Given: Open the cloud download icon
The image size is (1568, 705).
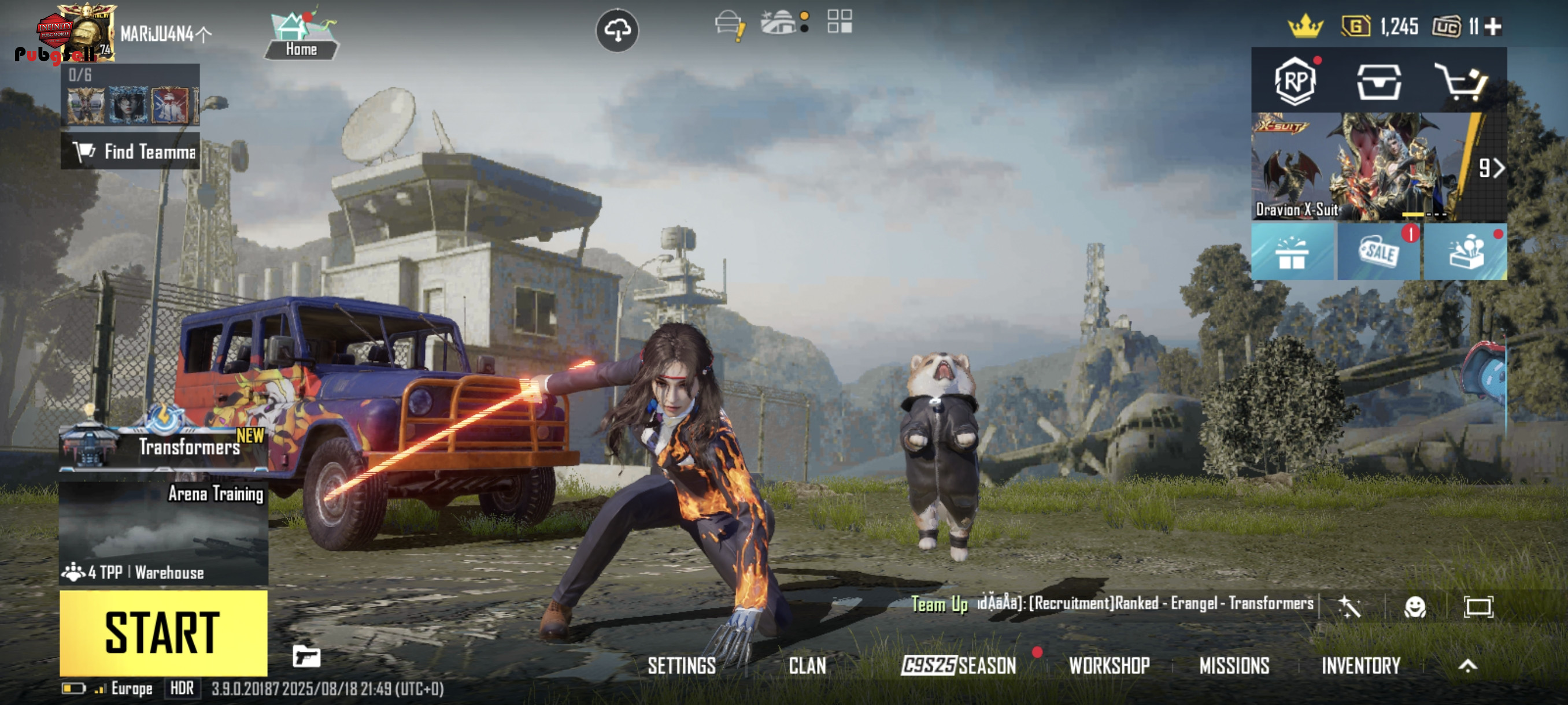Looking at the screenshot, I should coord(616,30).
